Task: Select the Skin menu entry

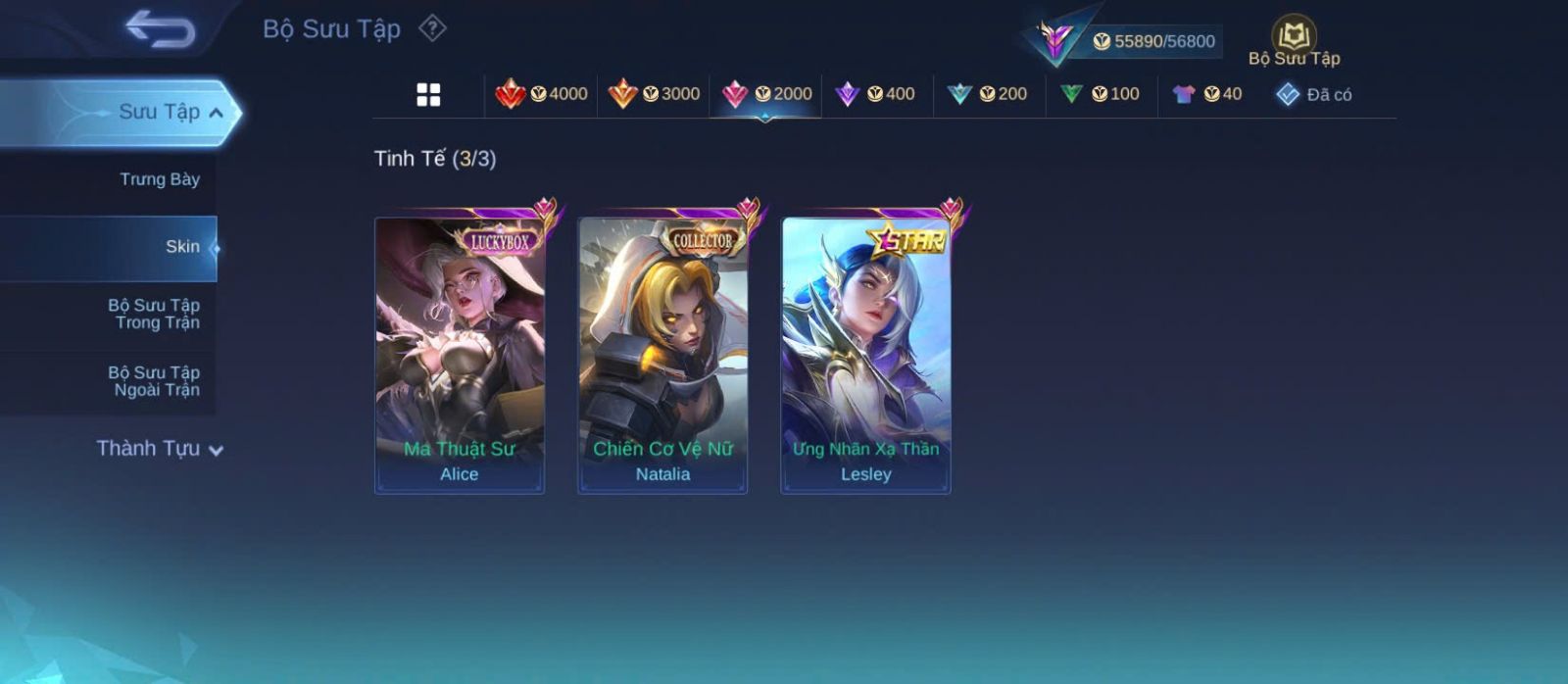Action: point(181,247)
